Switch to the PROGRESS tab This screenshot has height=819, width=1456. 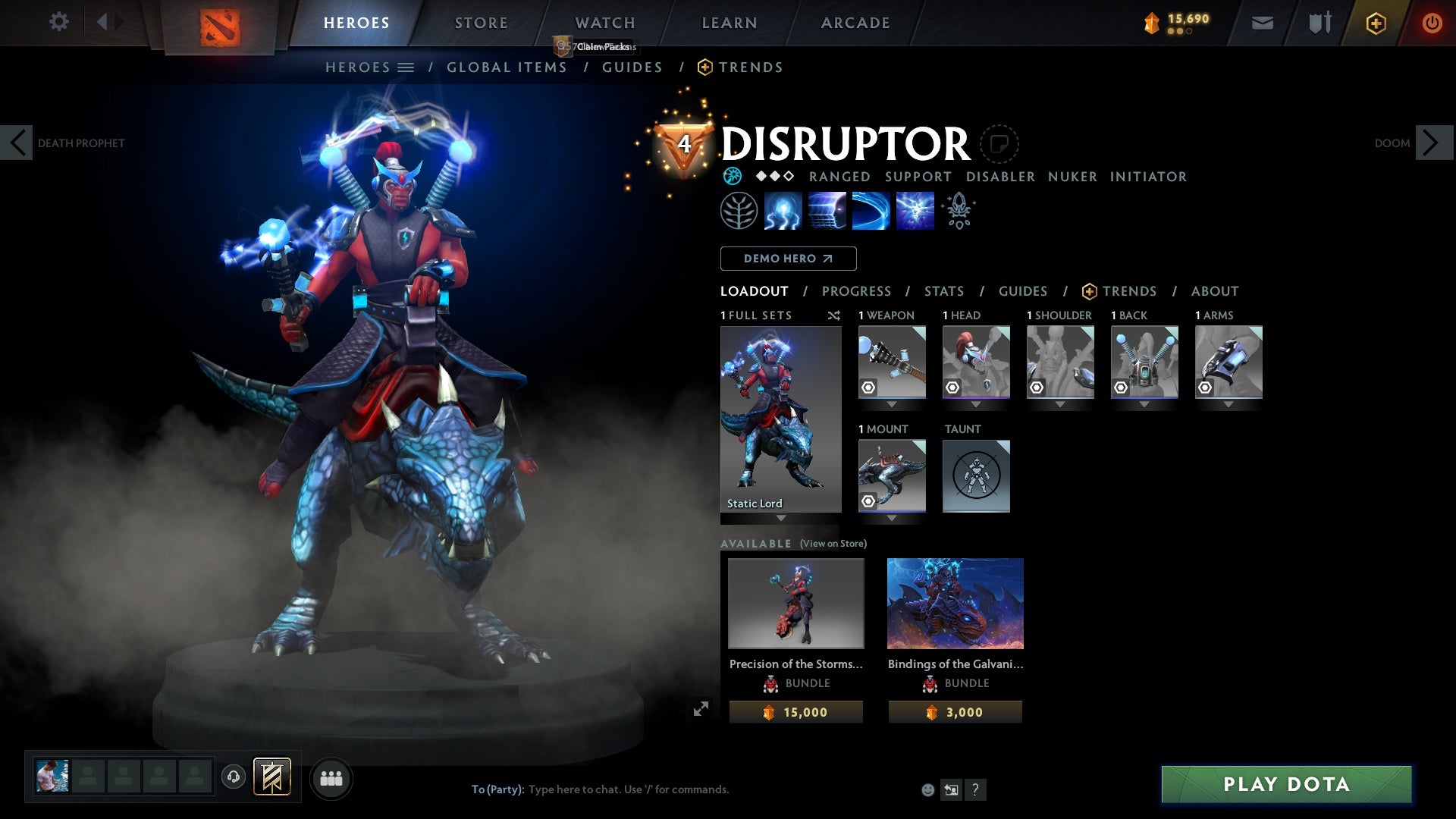pyautogui.click(x=857, y=291)
